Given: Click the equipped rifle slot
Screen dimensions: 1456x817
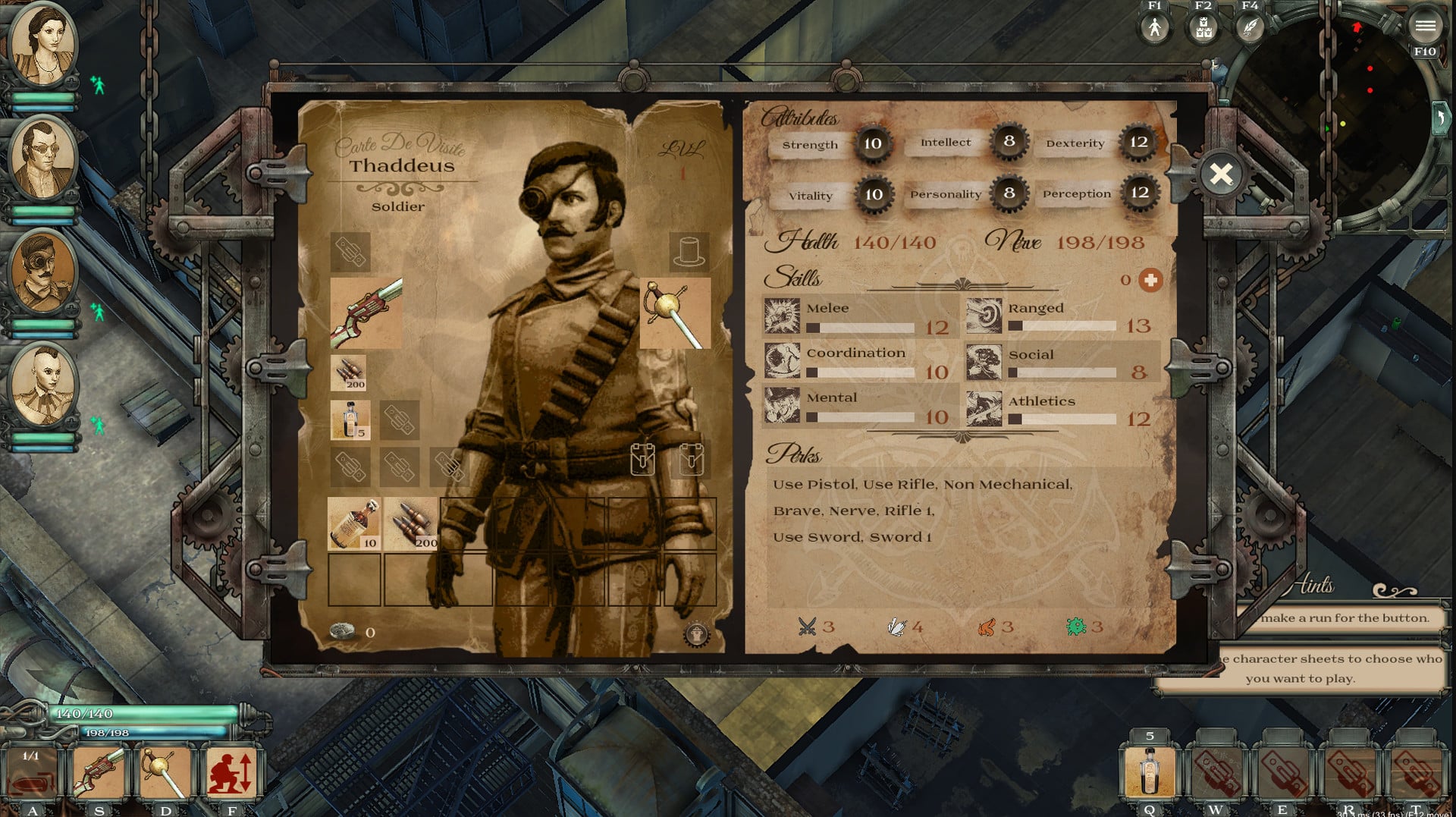Looking at the screenshot, I should 366,313.
